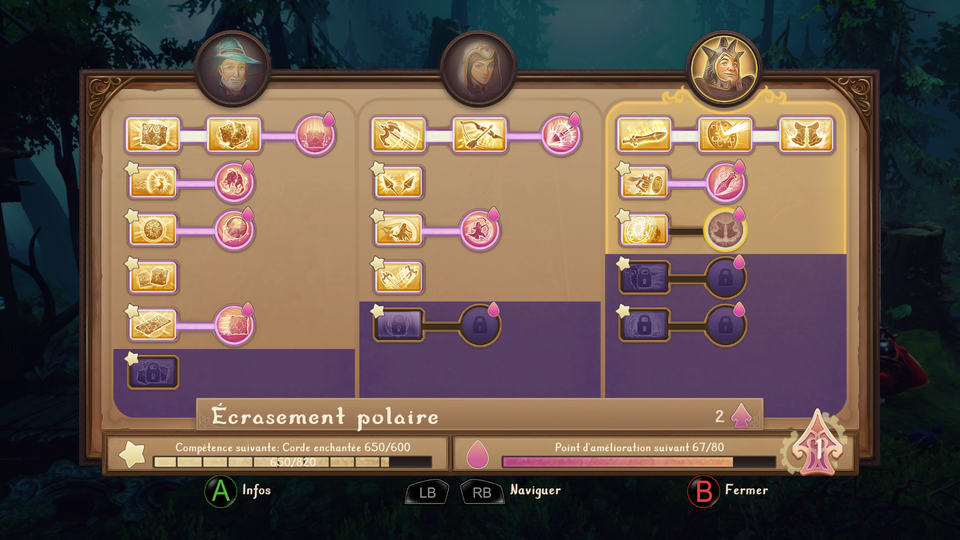Pick the wizard's two tilted boxes skill
Image resolution: width=960 pixels, height=540 pixels.
coord(153,278)
